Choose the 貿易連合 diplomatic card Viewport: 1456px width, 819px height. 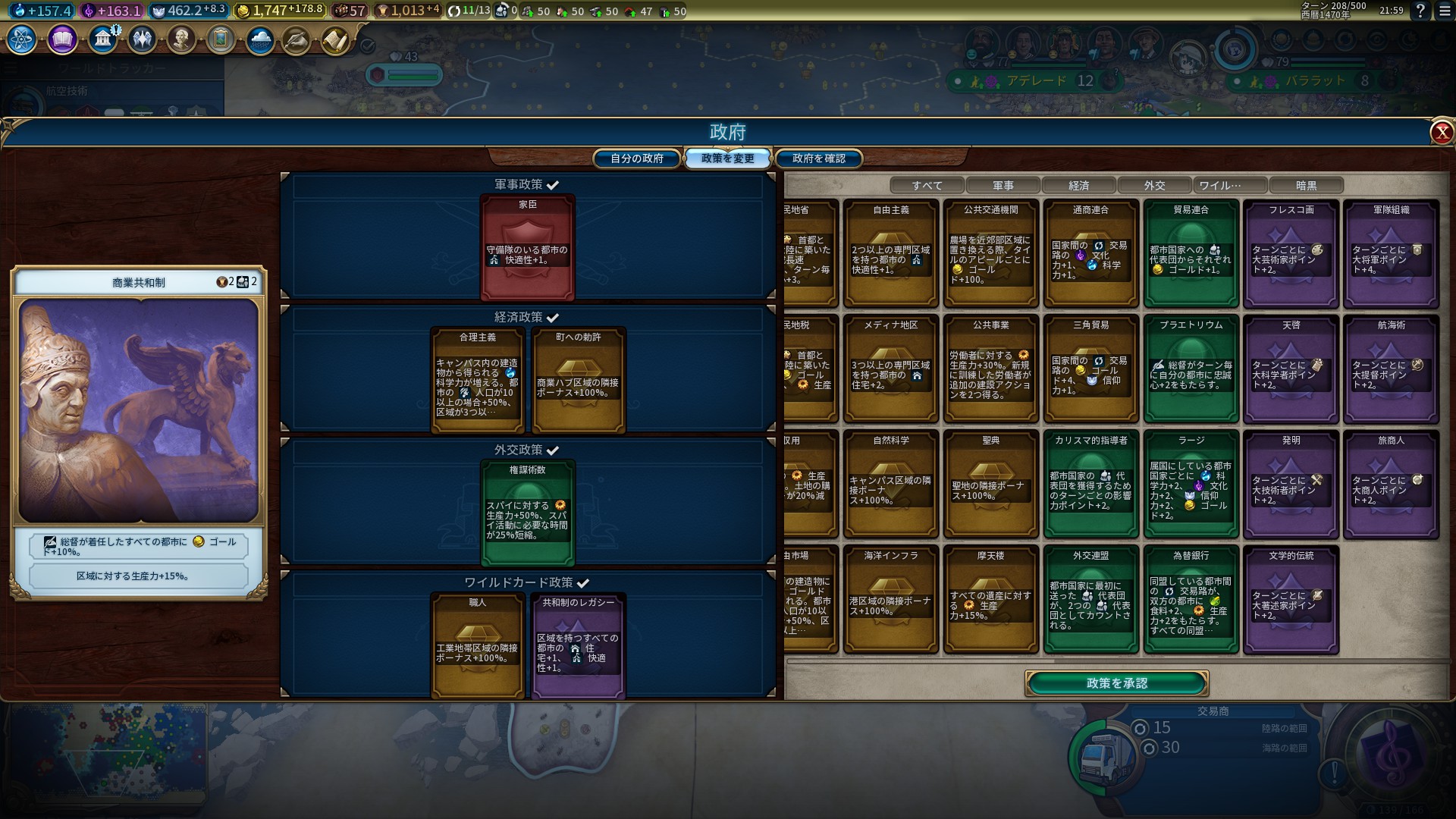click(1191, 253)
